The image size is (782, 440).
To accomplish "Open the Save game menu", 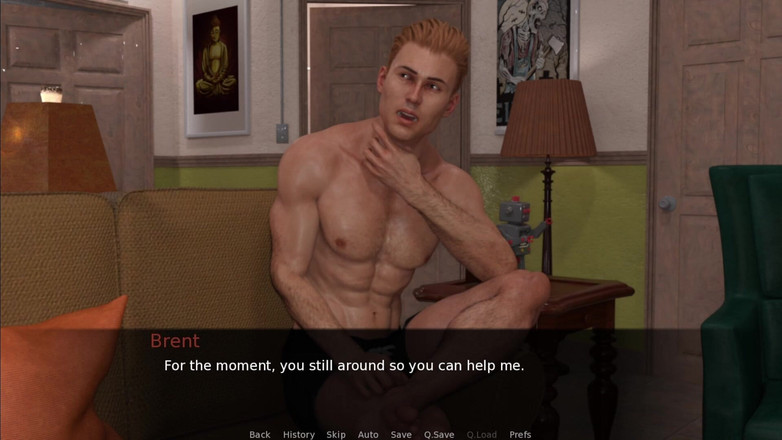I will tap(401, 435).
